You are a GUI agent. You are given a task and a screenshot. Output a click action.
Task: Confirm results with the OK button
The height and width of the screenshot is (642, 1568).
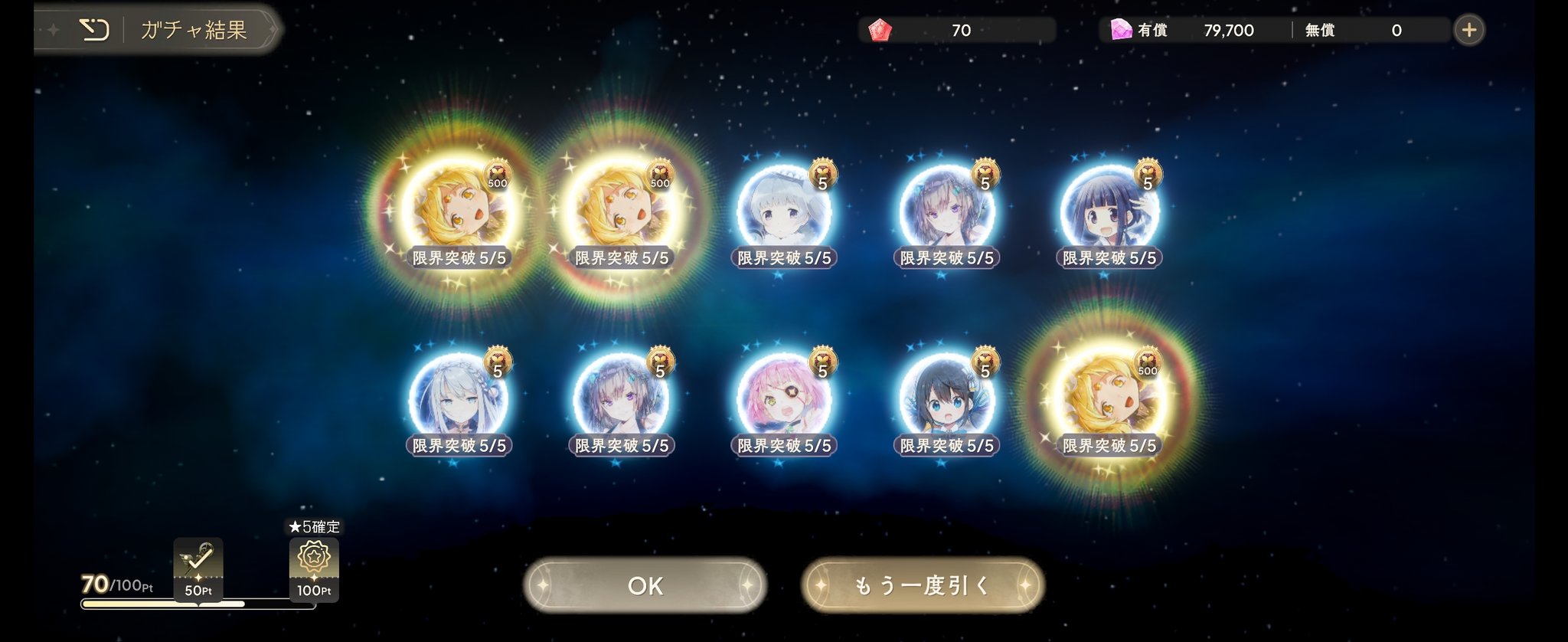pyautogui.click(x=645, y=585)
